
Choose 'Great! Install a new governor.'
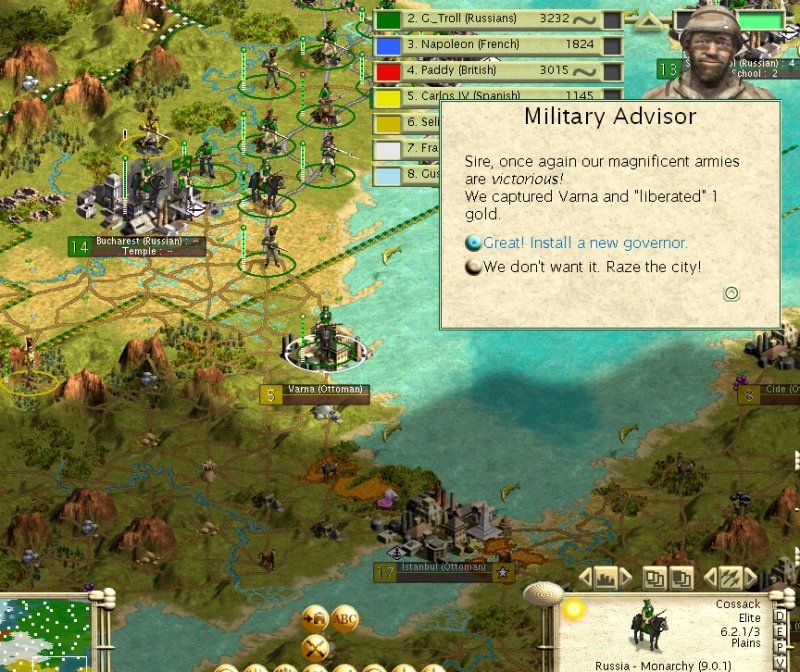click(584, 243)
